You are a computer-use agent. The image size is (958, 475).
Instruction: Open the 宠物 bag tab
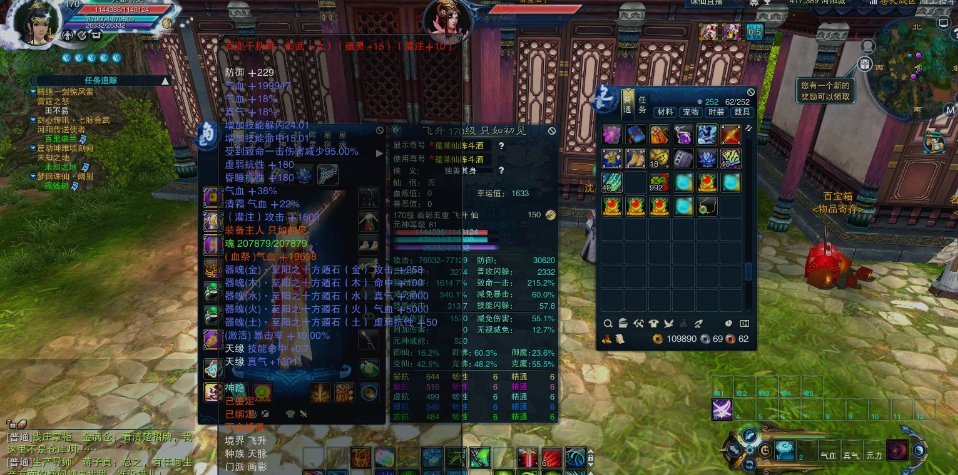point(690,112)
